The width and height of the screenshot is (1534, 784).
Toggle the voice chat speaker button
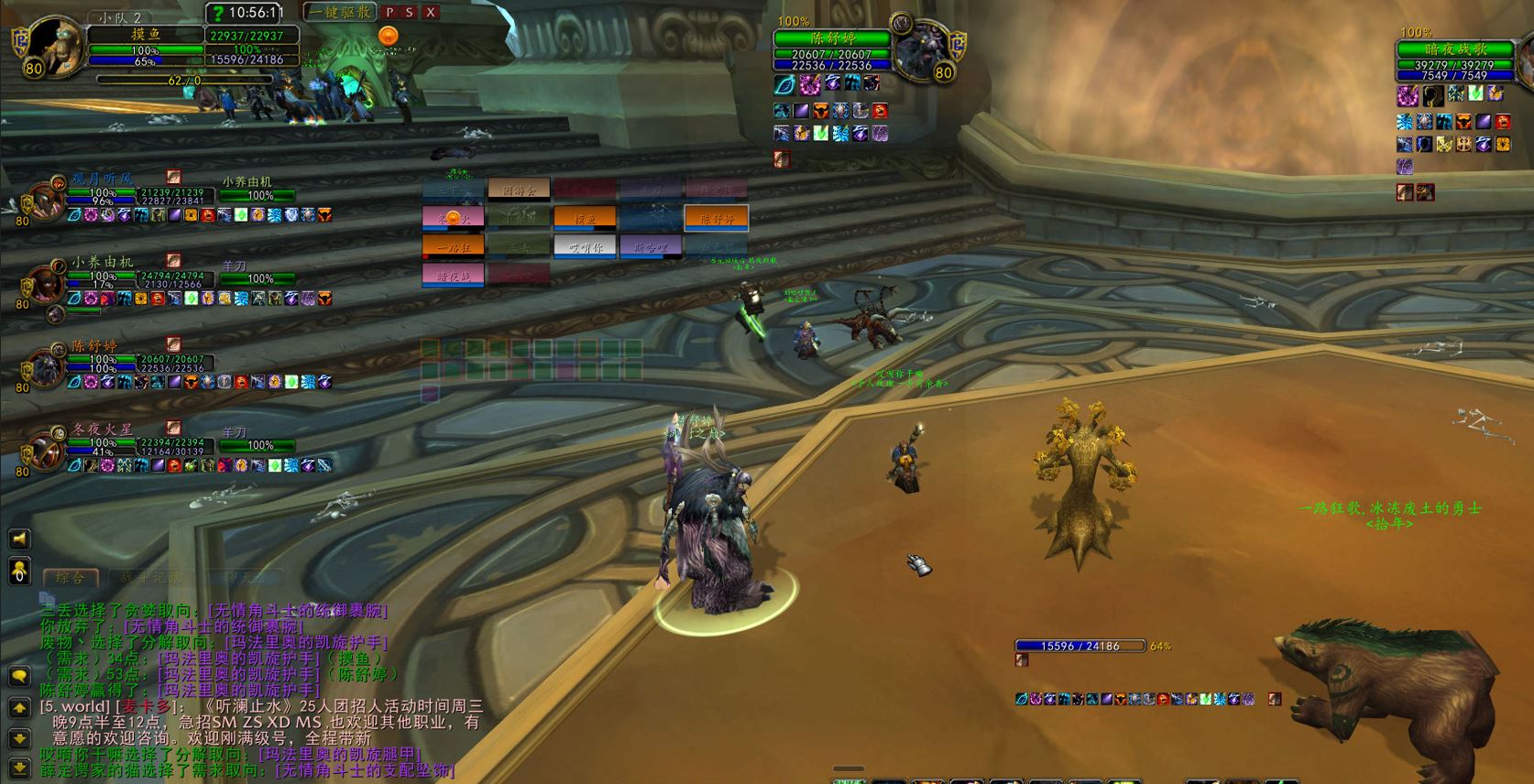tap(19, 539)
